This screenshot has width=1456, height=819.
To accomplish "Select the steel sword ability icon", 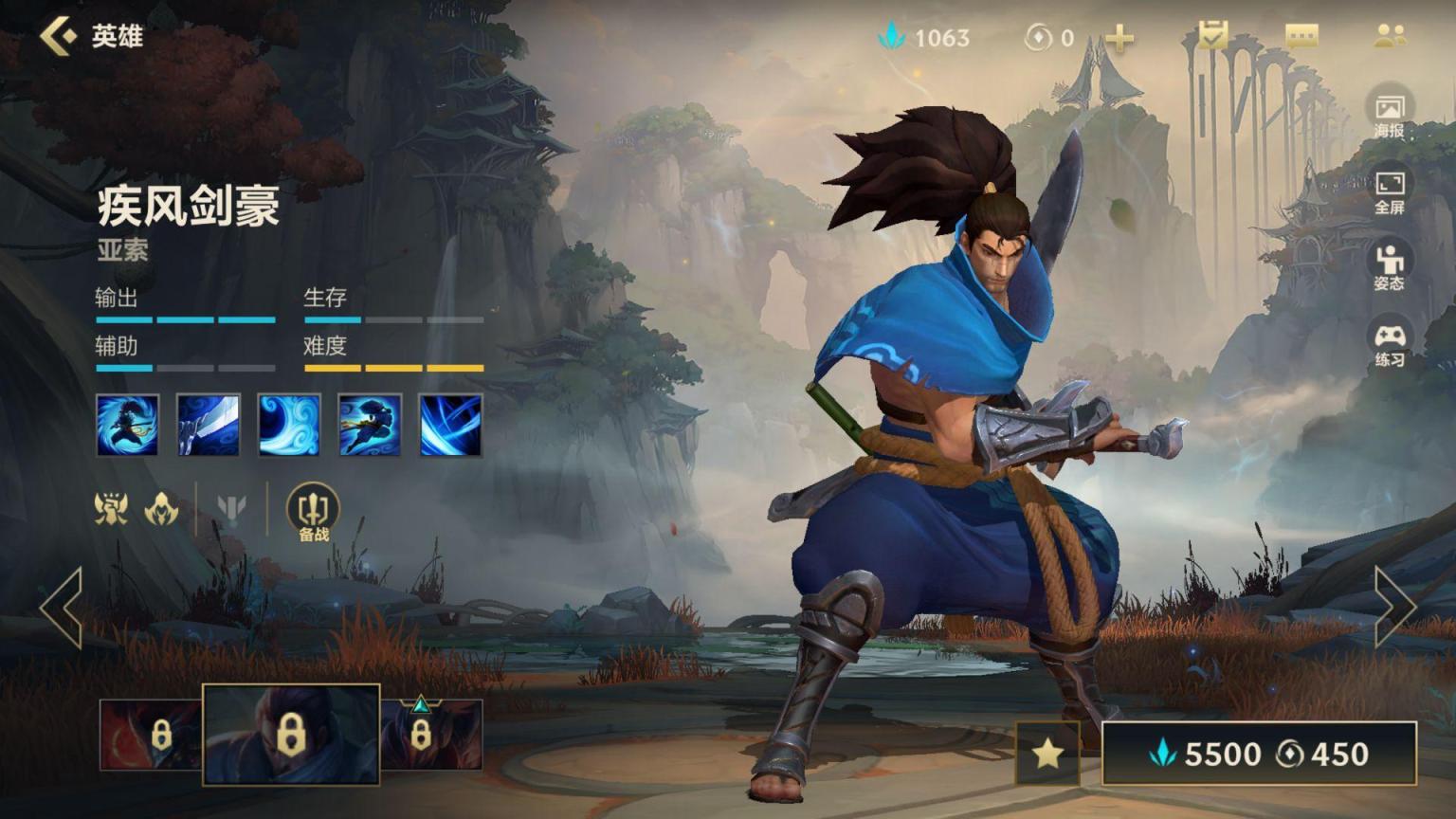I will pyautogui.click(x=209, y=425).
